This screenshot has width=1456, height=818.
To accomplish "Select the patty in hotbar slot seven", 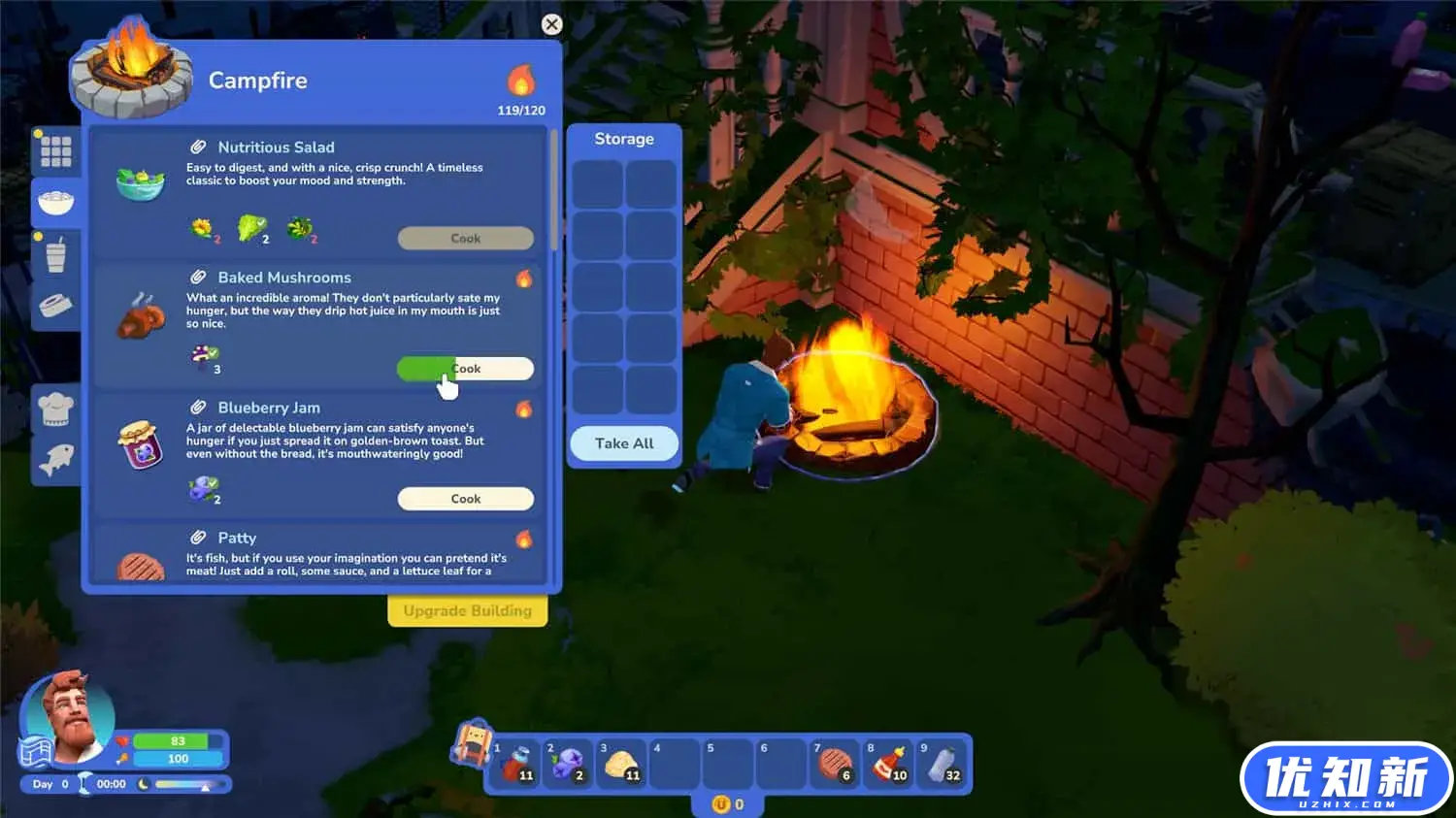I will [x=835, y=764].
